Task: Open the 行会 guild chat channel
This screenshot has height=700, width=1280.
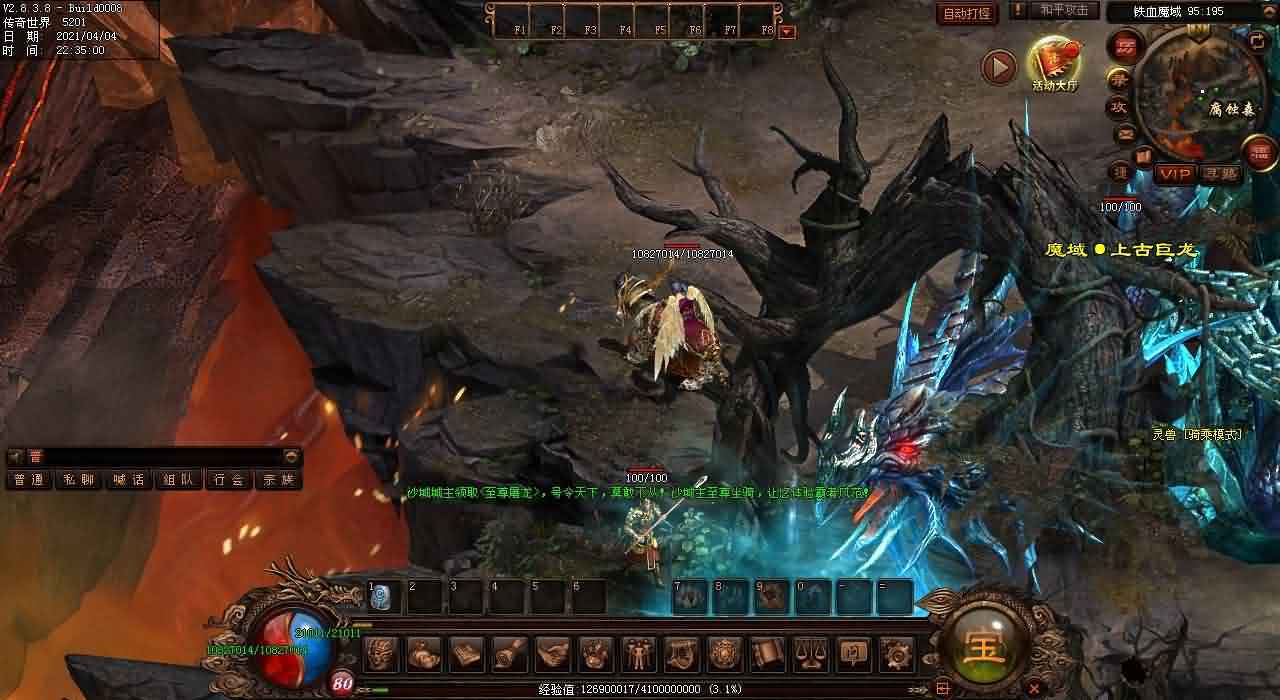Action: click(x=228, y=480)
